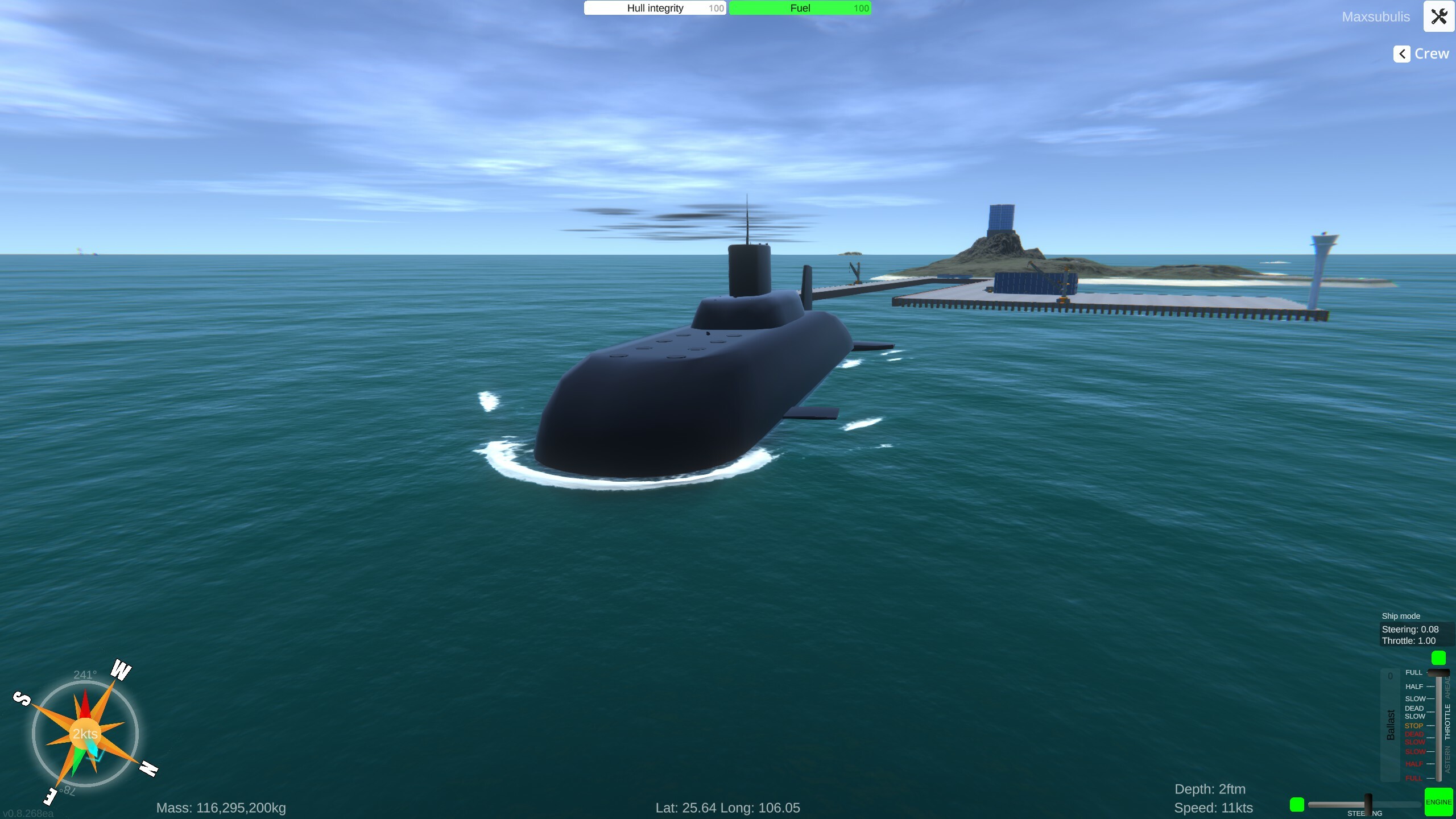Select the back chevron beside Crew
This screenshot has width=1456, height=819.
(1401, 53)
